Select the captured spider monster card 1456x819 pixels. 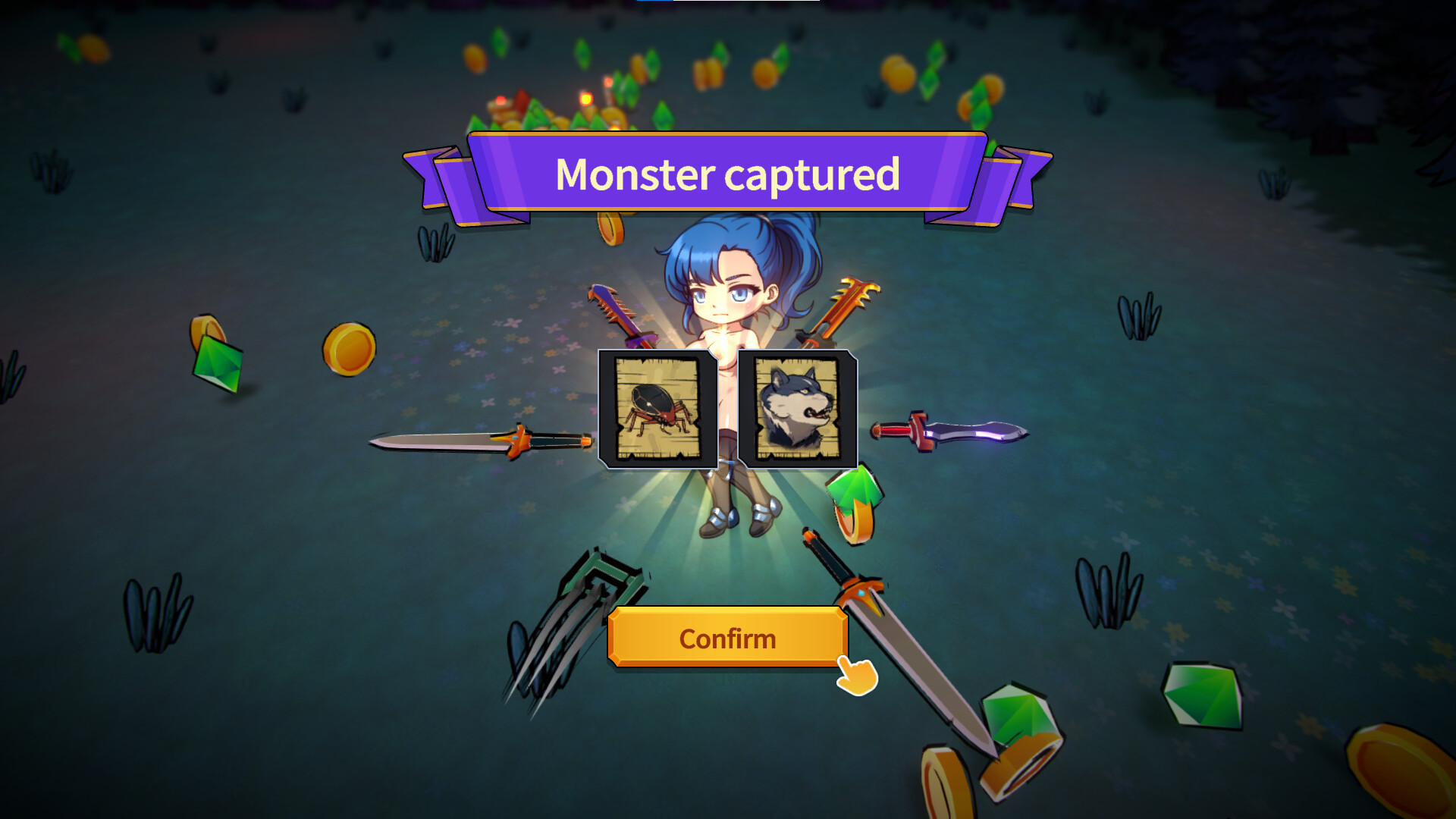(657, 409)
